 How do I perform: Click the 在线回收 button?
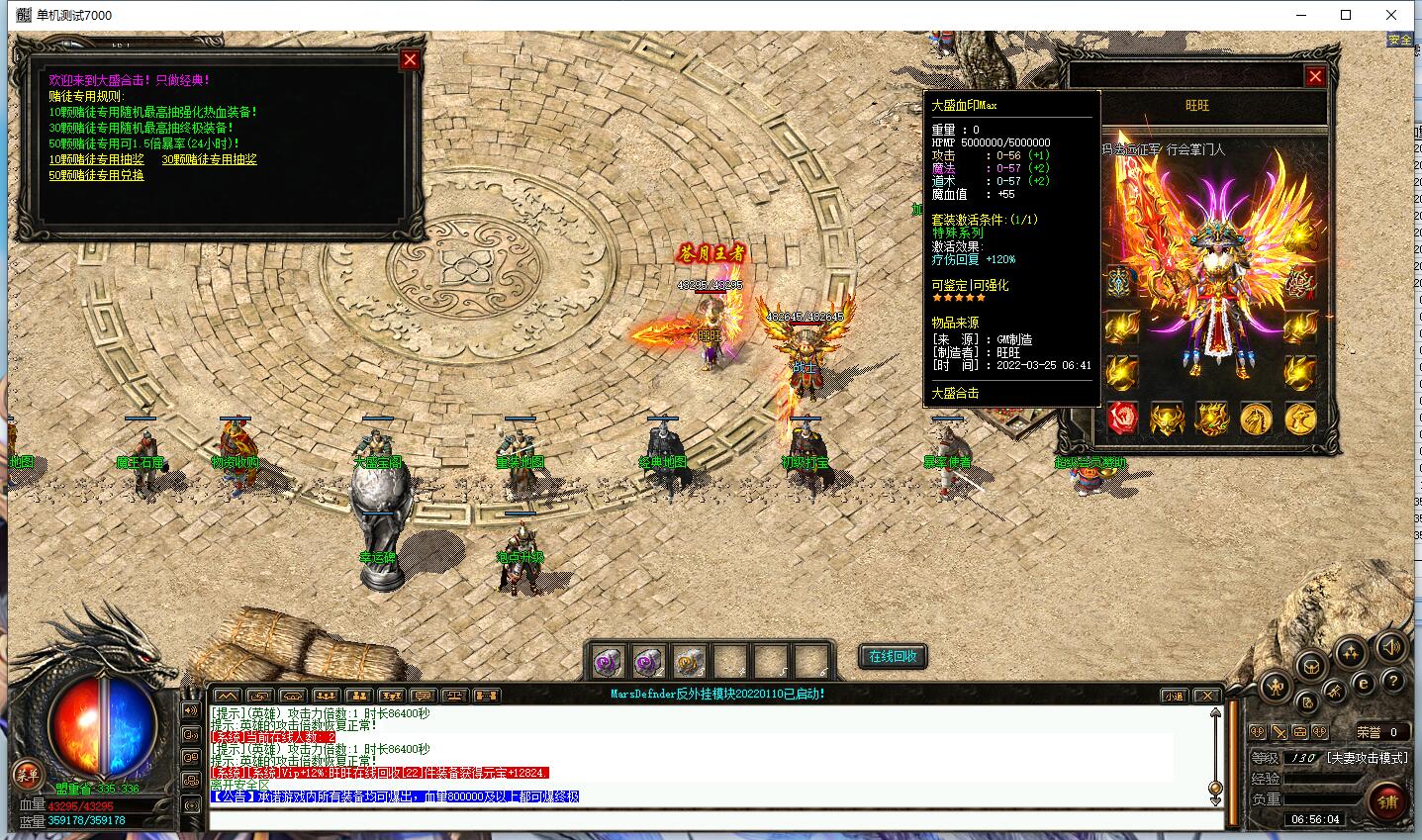(x=893, y=656)
